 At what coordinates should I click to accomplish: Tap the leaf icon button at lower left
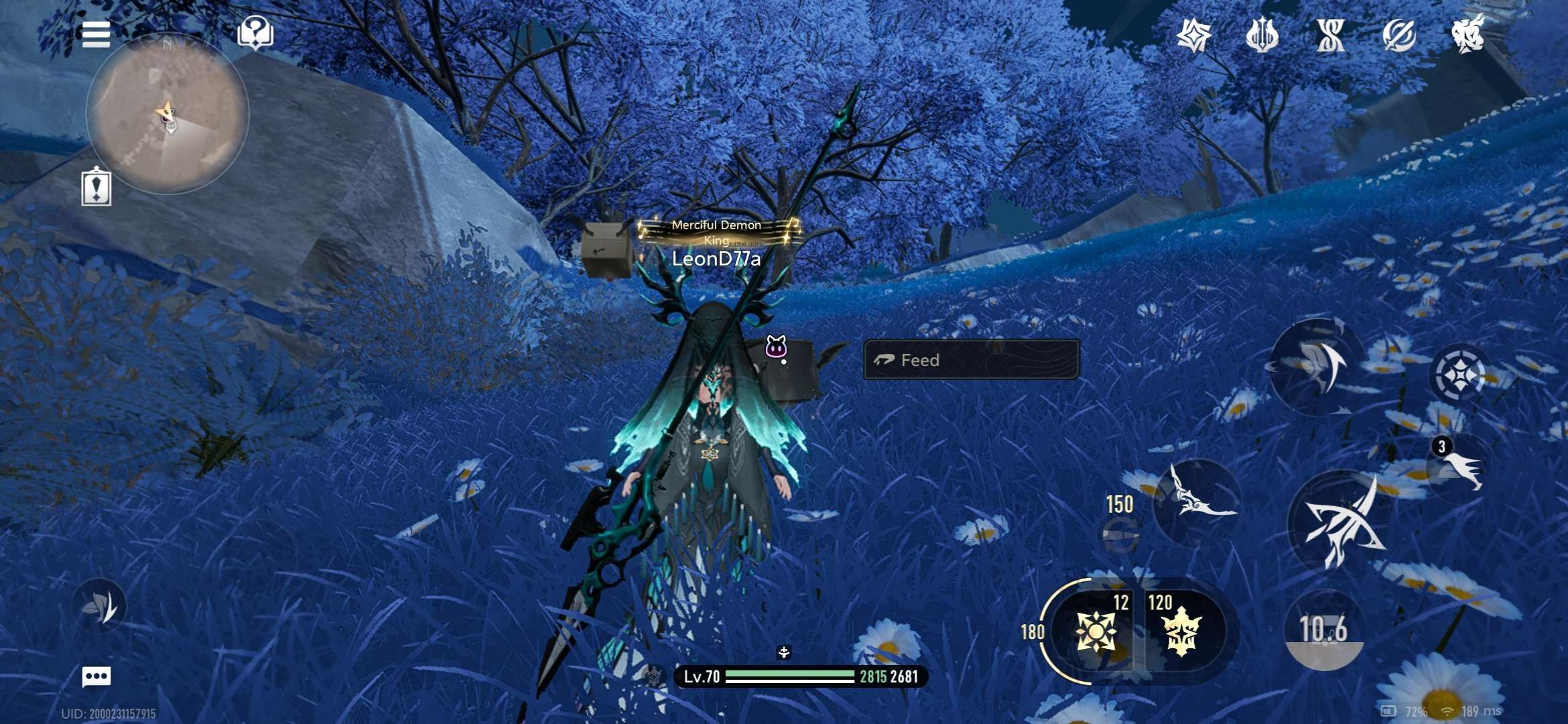point(100,606)
